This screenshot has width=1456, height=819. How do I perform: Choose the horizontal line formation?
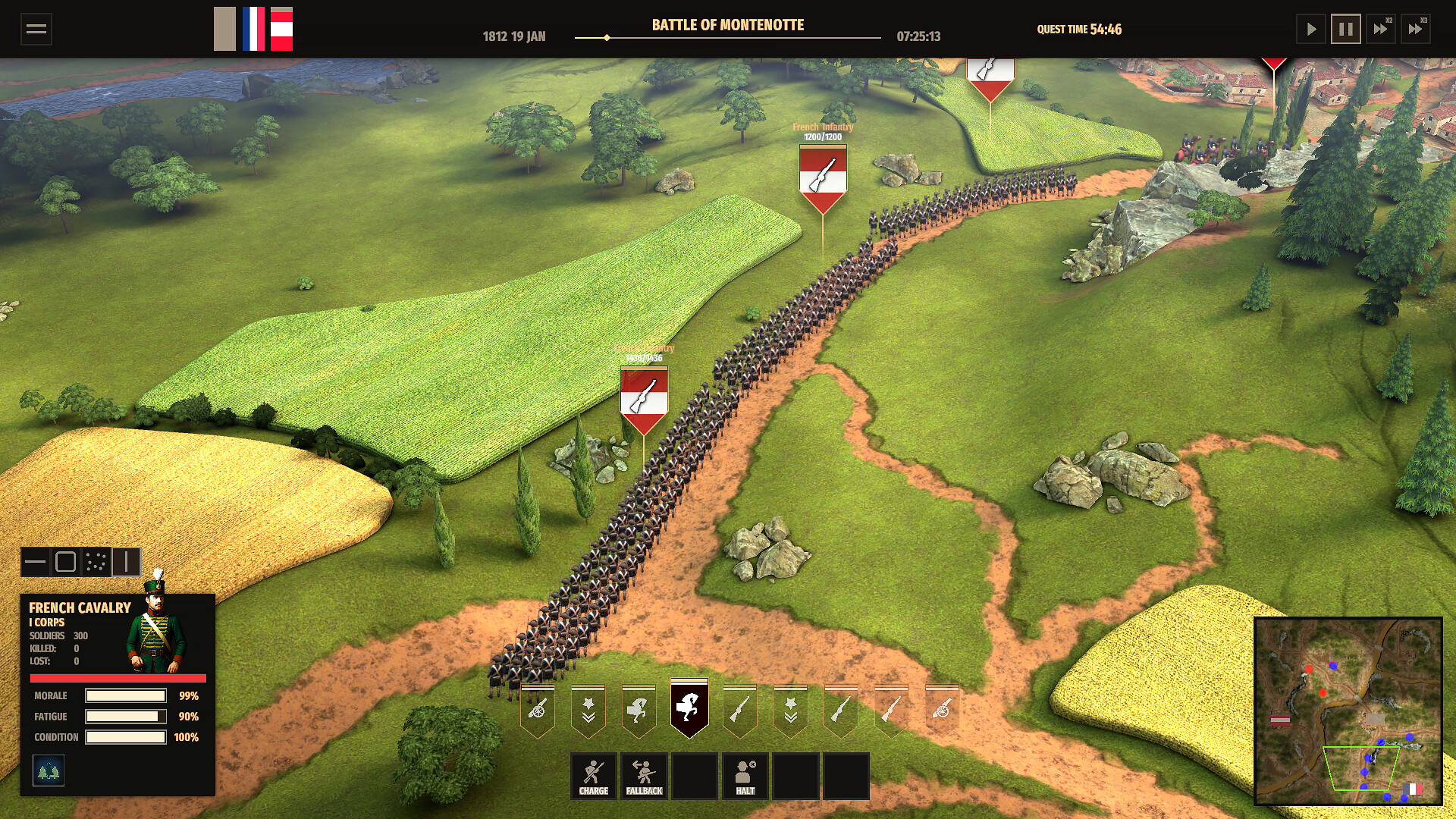[35, 562]
